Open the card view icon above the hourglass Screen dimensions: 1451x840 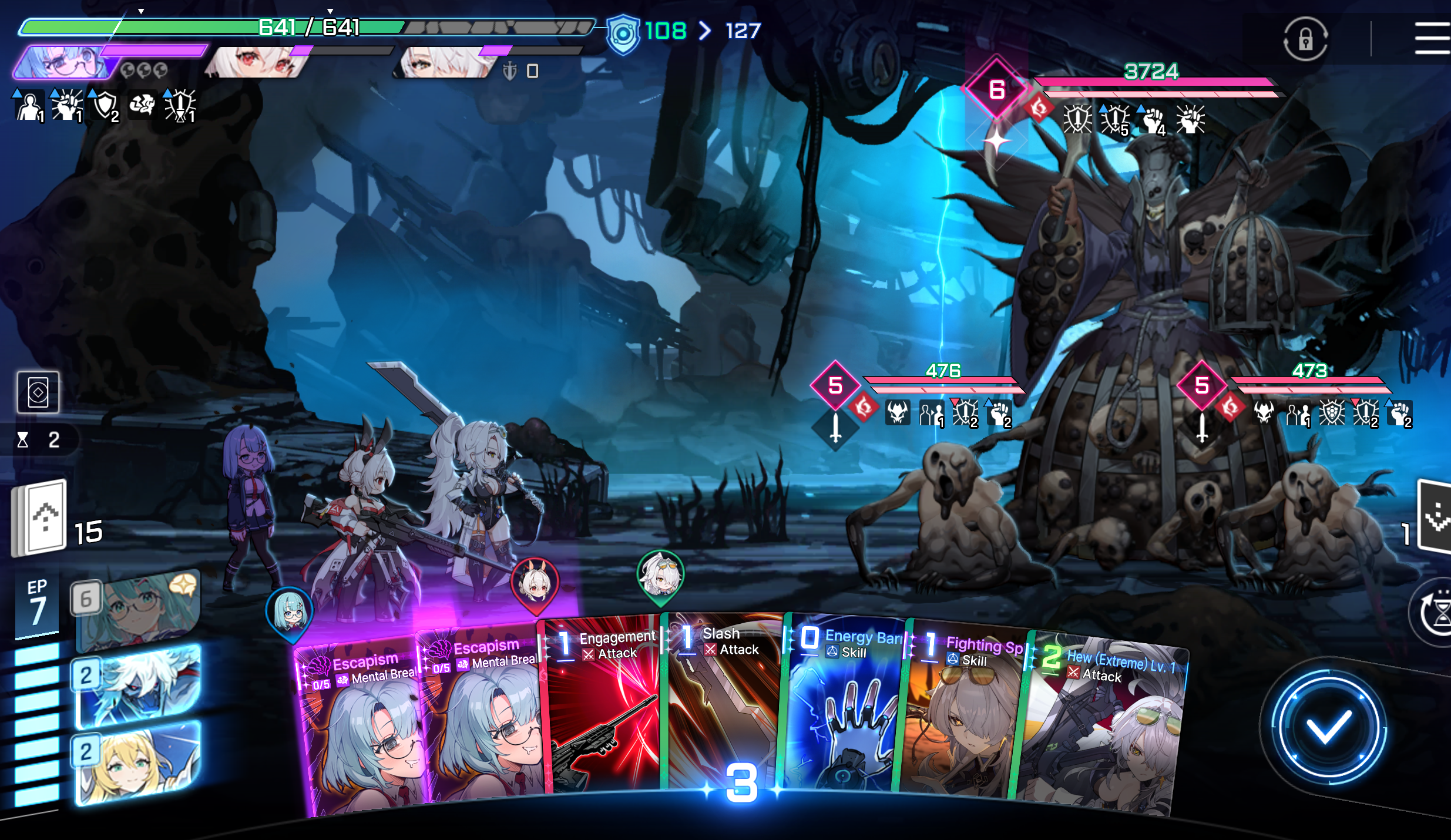[x=38, y=392]
